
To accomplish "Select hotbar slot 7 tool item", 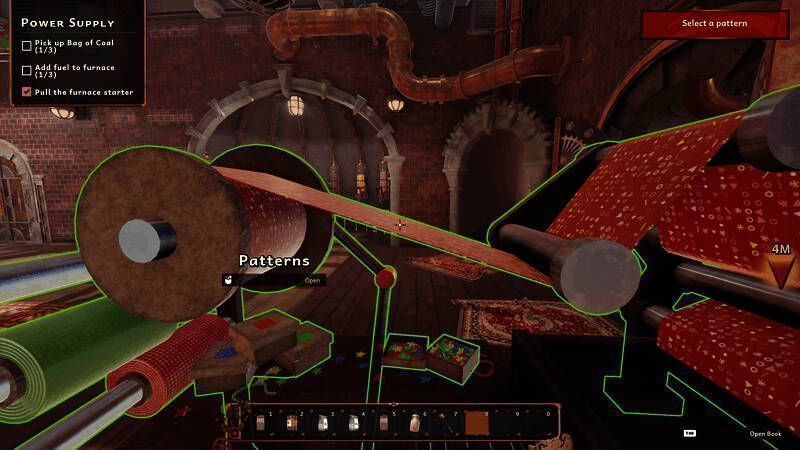I will pos(447,424).
